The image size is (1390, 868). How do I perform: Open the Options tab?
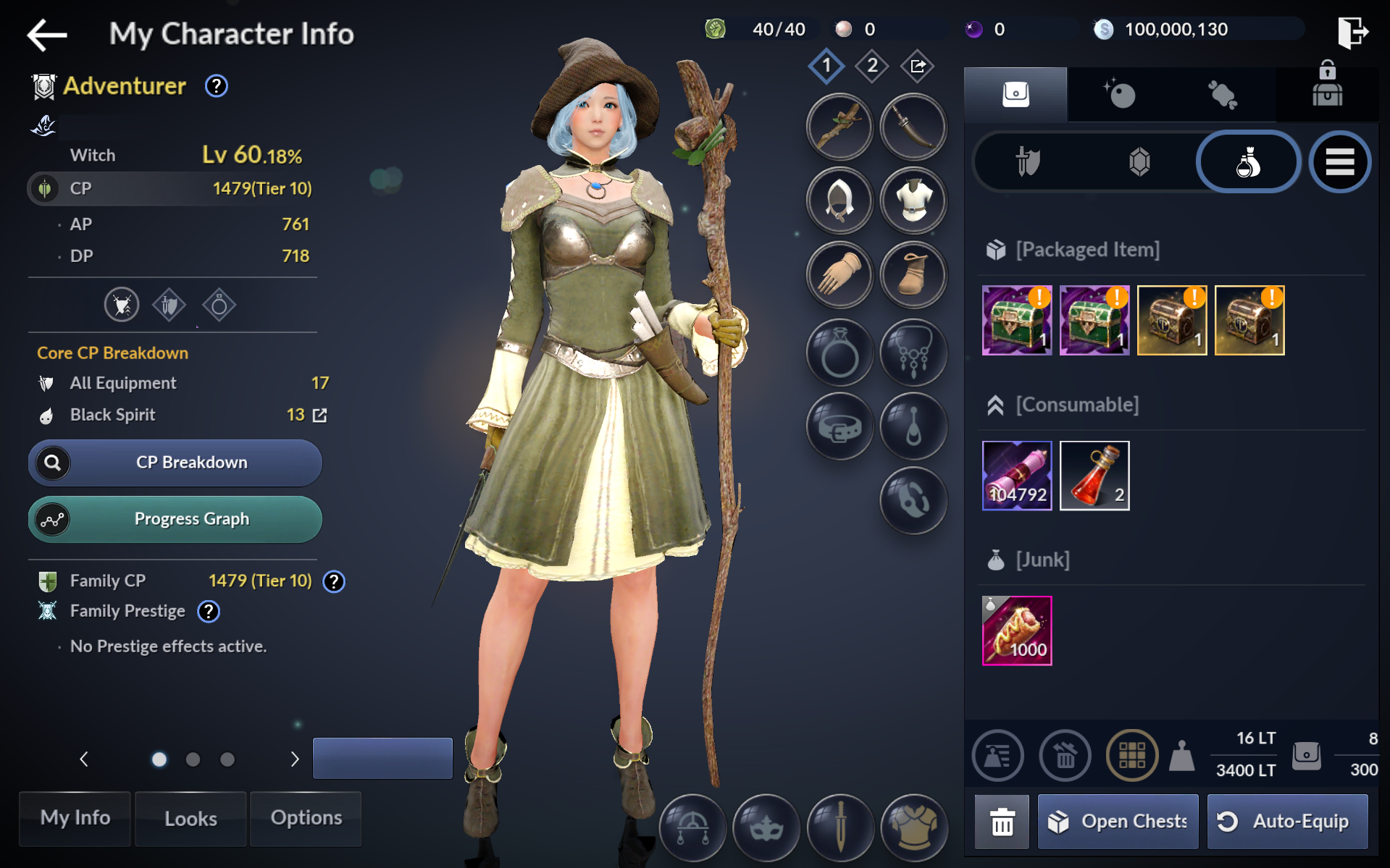click(x=306, y=819)
